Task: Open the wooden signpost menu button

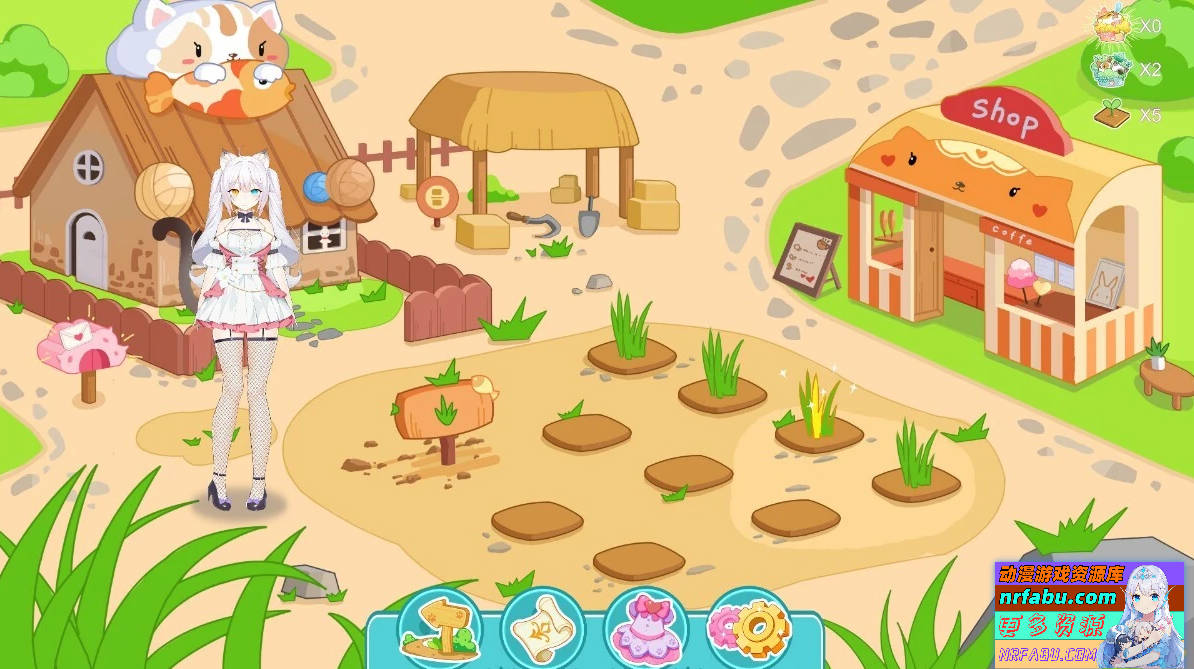Action: pos(439,628)
